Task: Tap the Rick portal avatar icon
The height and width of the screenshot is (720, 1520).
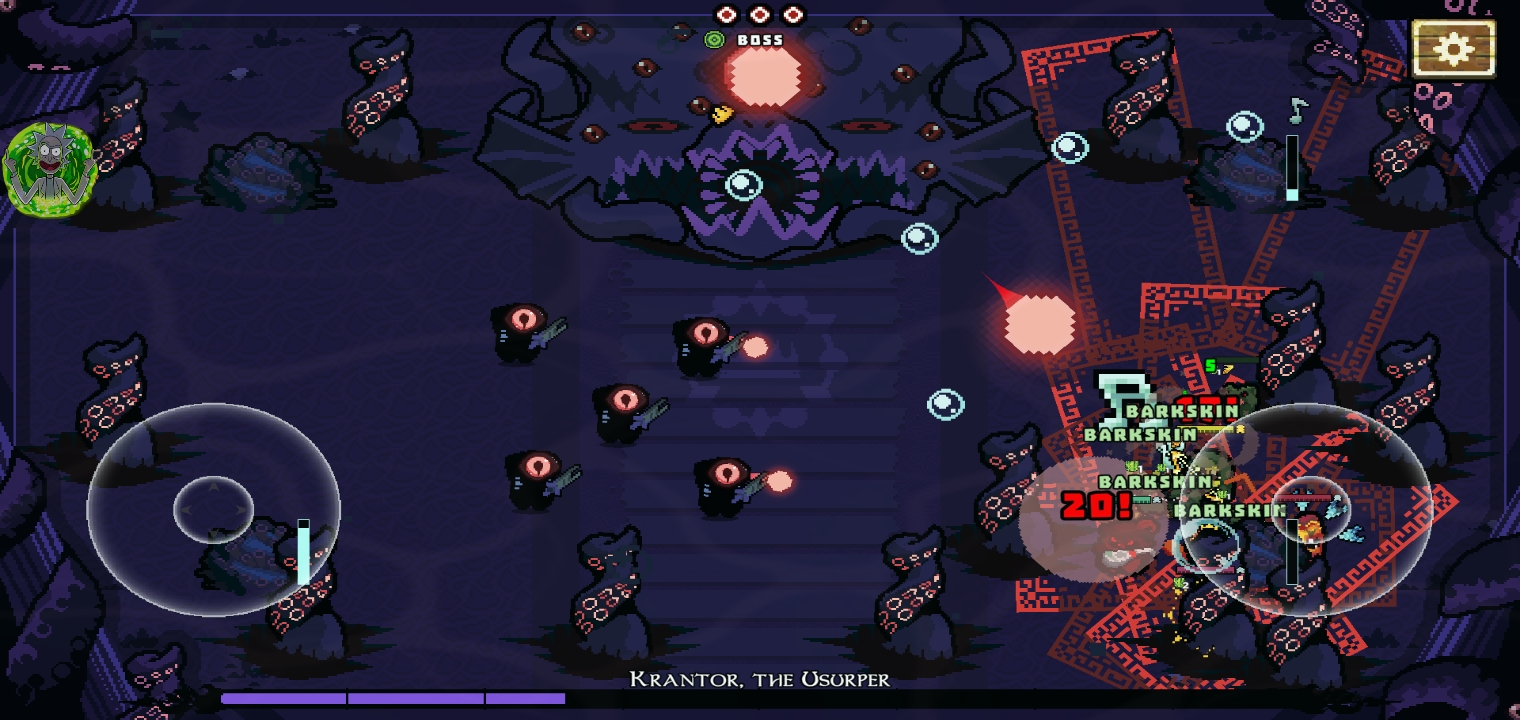Action: click(49, 168)
